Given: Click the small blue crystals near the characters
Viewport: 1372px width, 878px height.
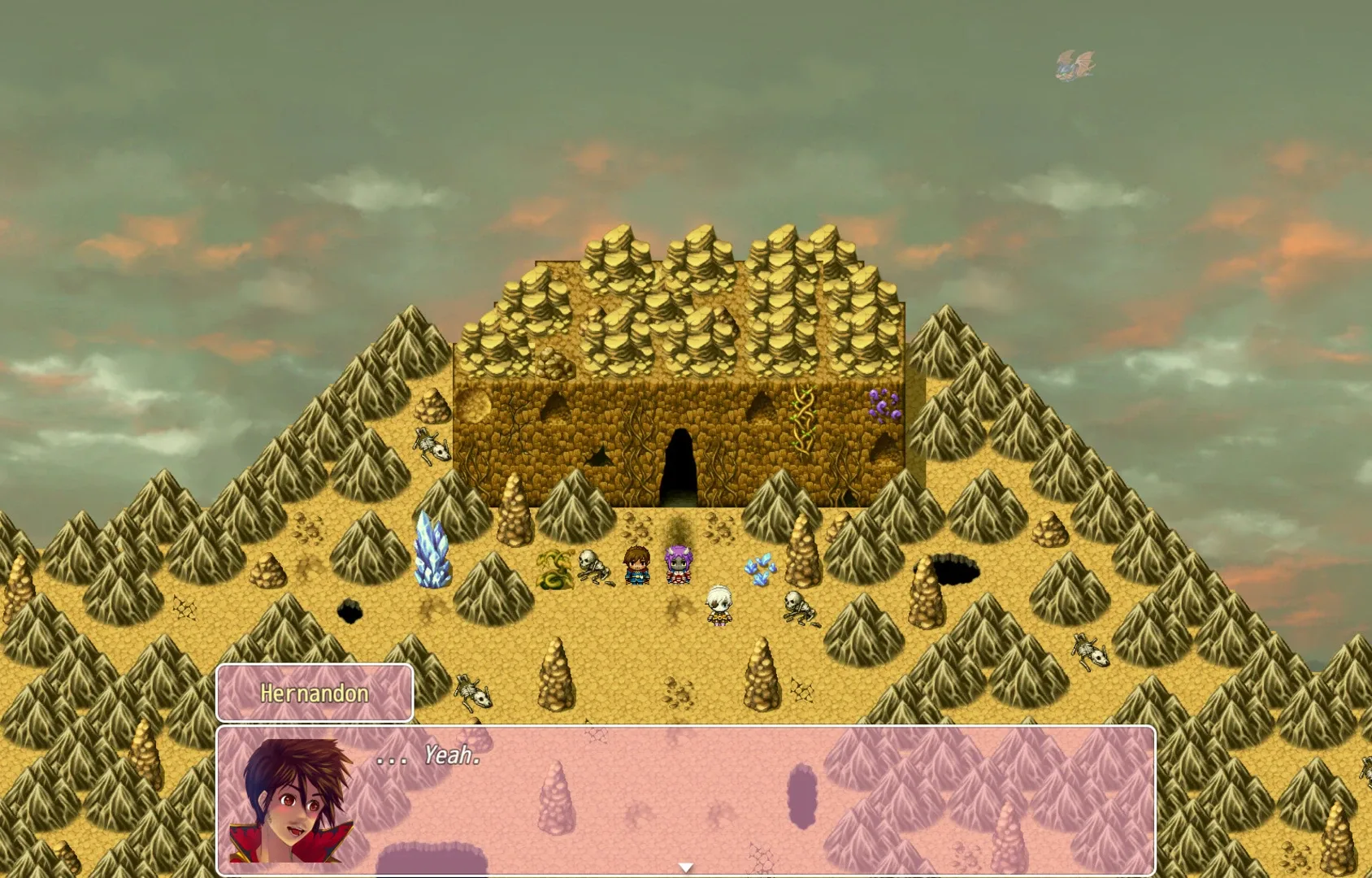Looking at the screenshot, I should [759, 567].
